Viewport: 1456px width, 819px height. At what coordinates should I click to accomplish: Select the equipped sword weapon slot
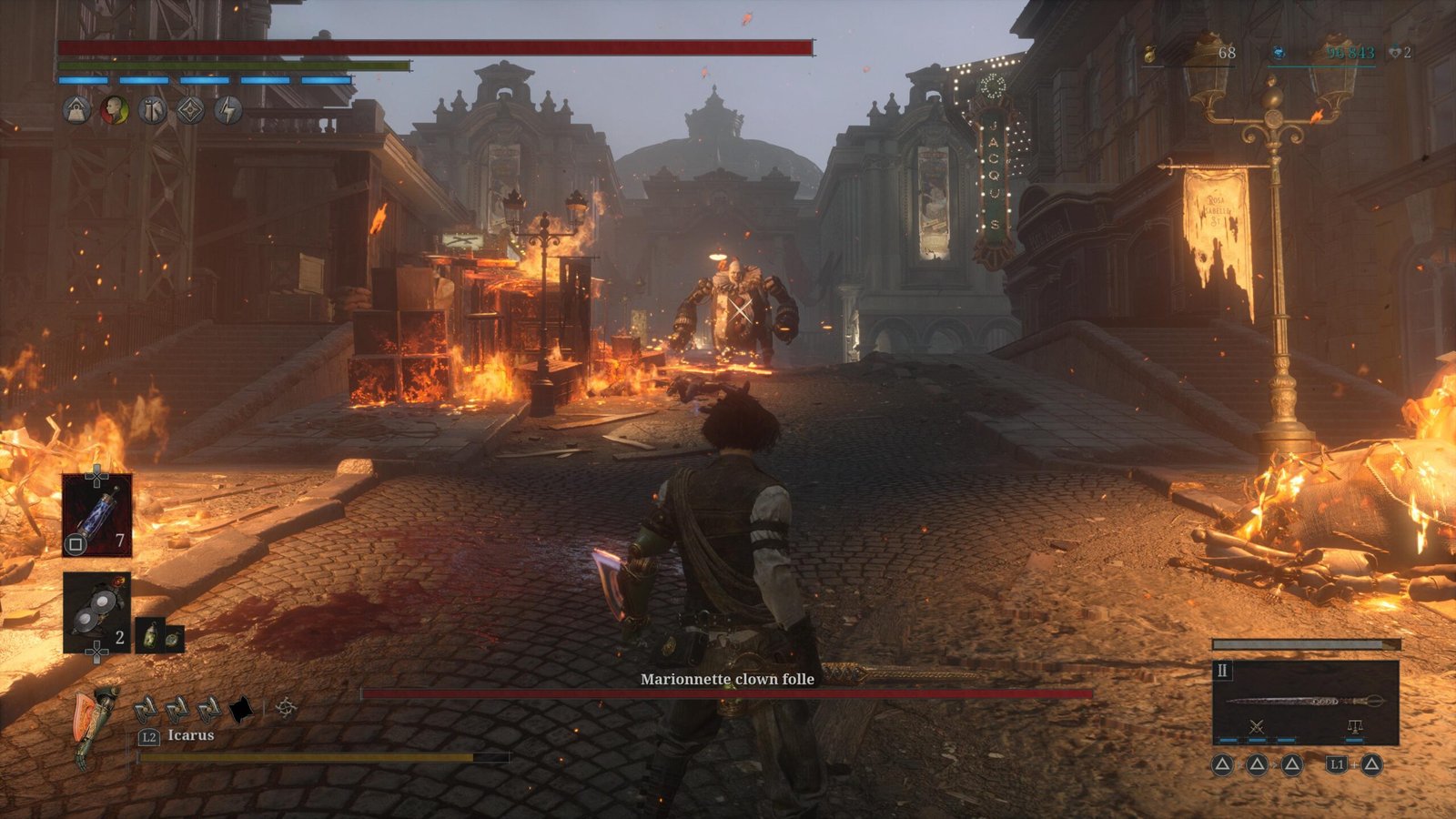click(1305, 701)
